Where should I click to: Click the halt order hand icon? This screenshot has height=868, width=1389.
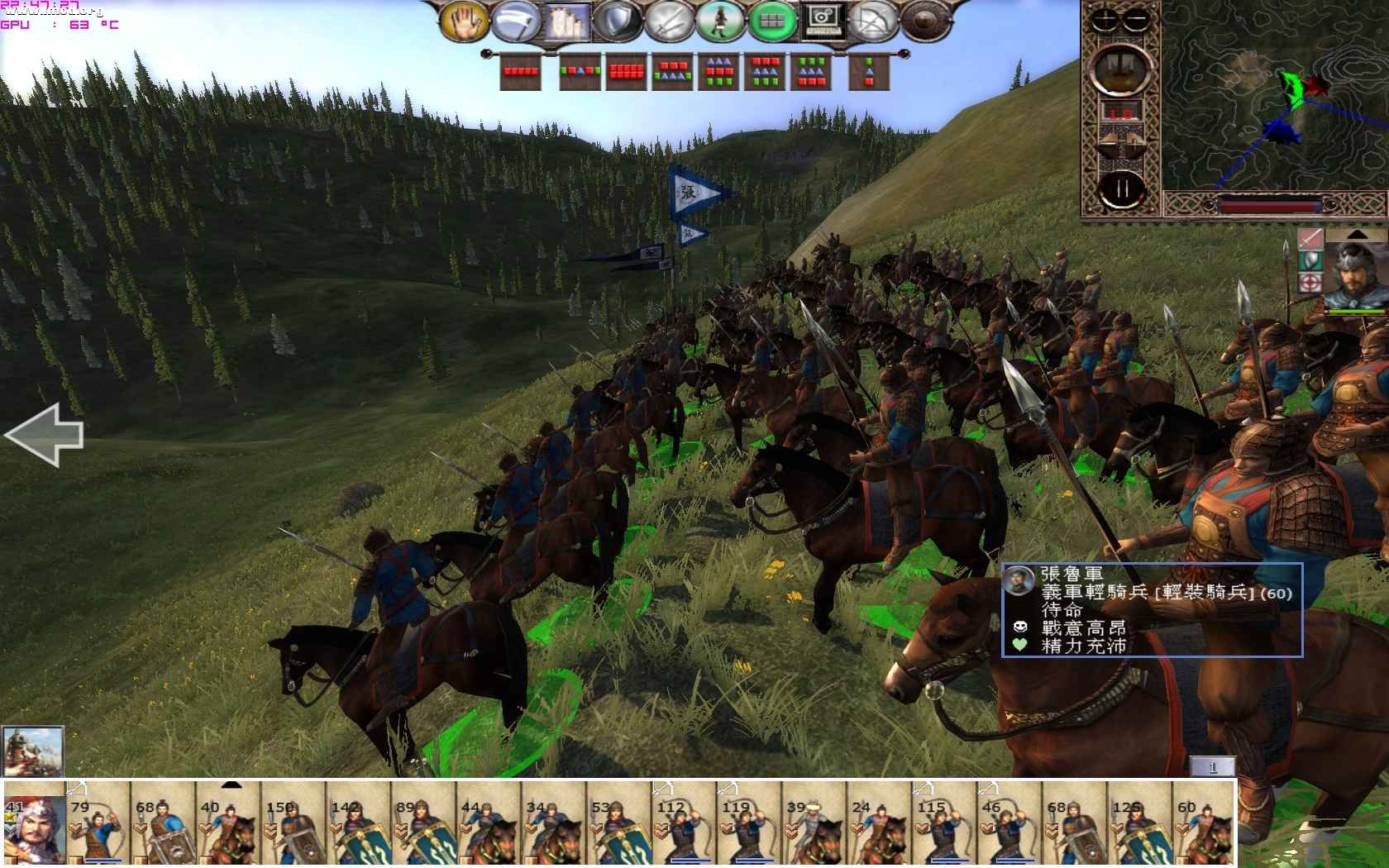(x=465, y=21)
